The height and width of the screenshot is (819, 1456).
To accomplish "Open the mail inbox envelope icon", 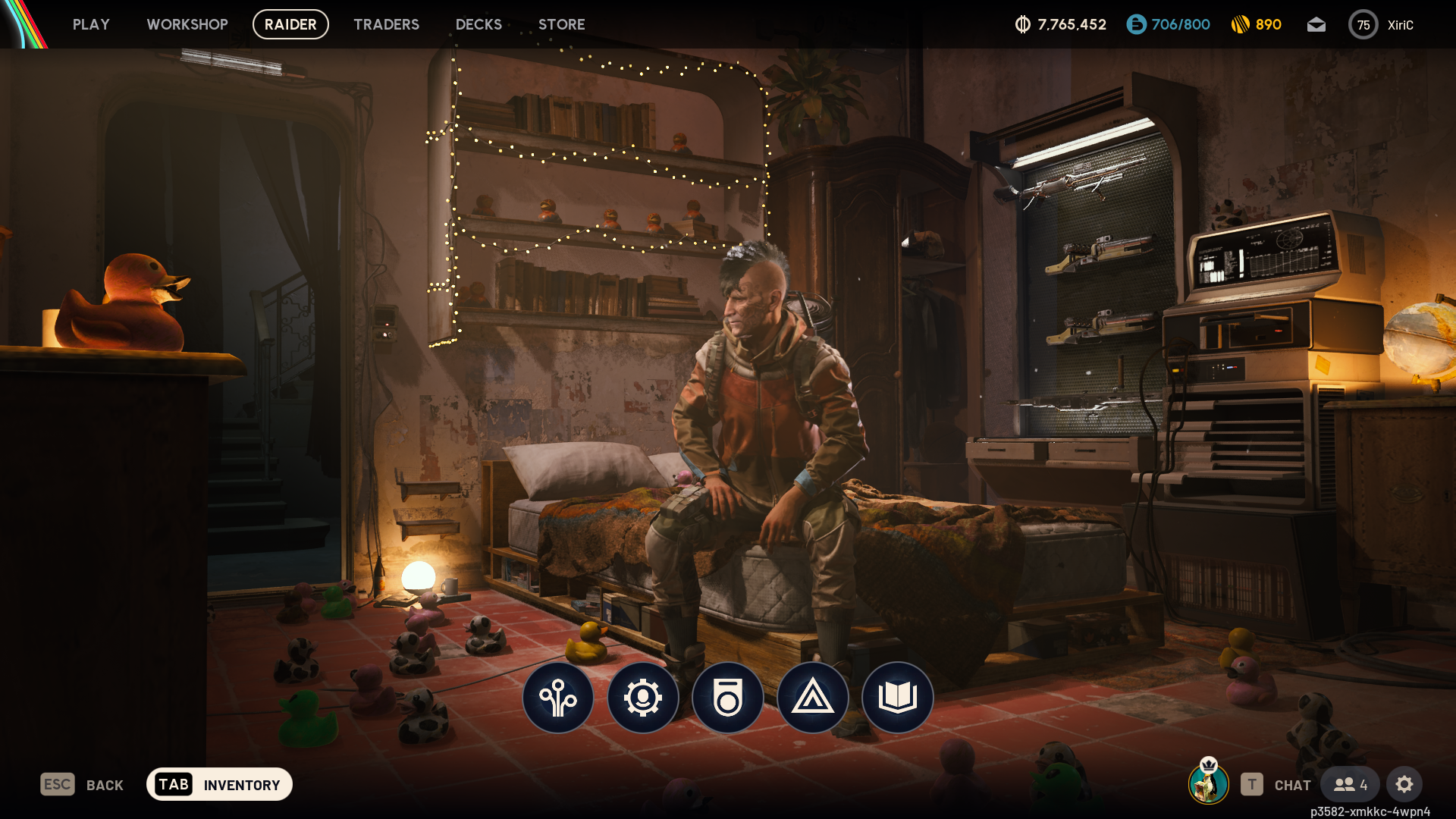I will pyautogui.click(x=1316, y=25).
